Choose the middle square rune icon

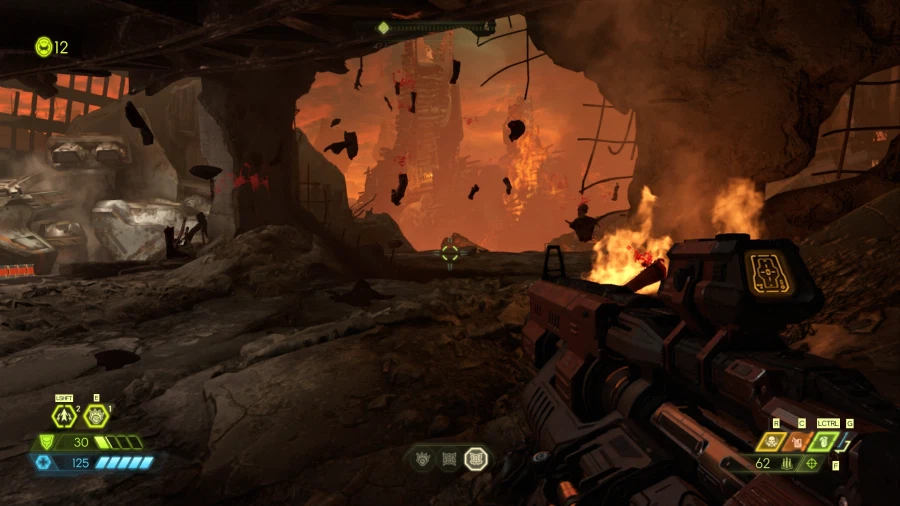(x=450, y=459)
